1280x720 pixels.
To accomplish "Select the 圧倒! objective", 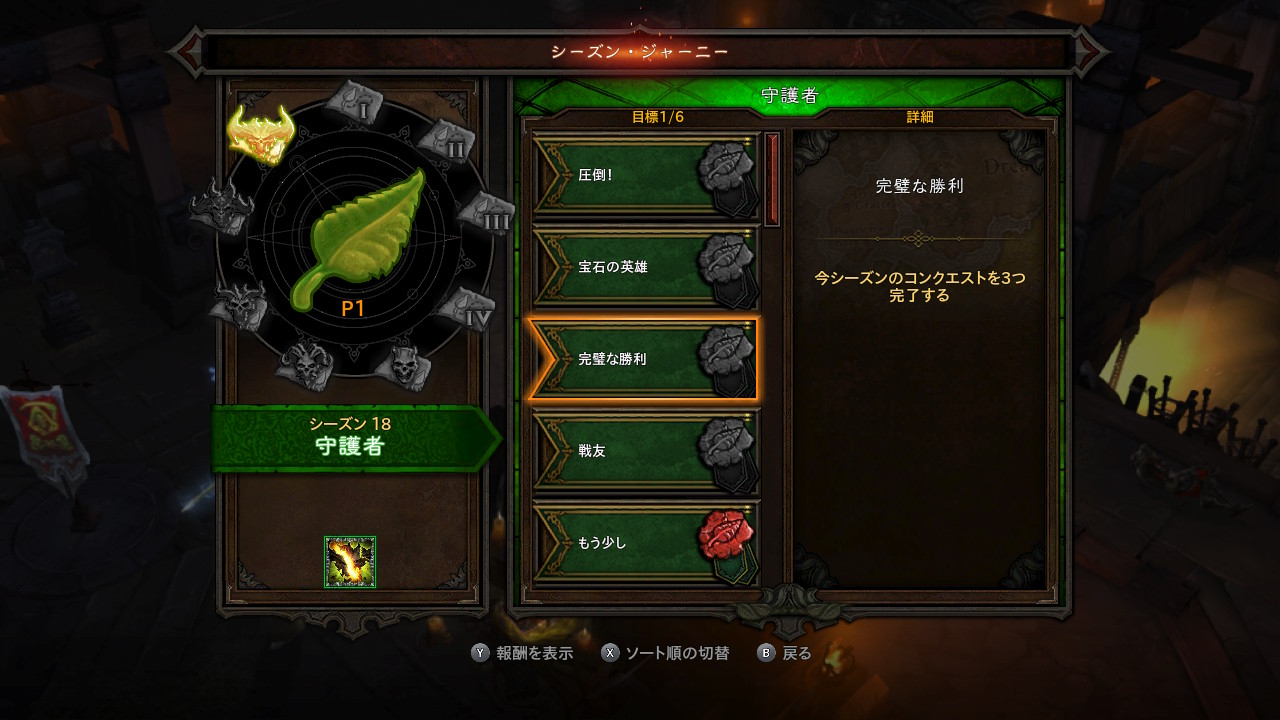I will click(x=645, y=175).
